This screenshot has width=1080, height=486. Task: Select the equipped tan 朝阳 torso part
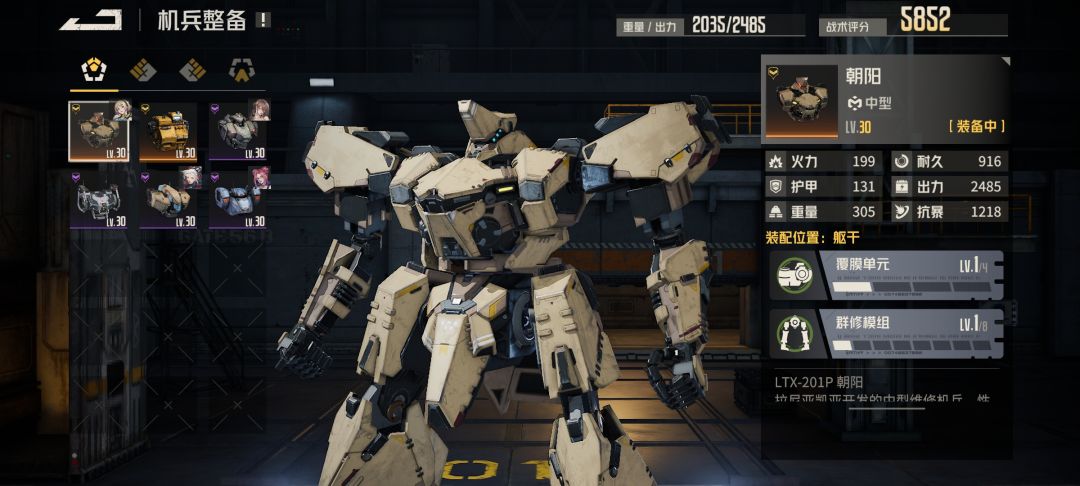pos(99,131)
